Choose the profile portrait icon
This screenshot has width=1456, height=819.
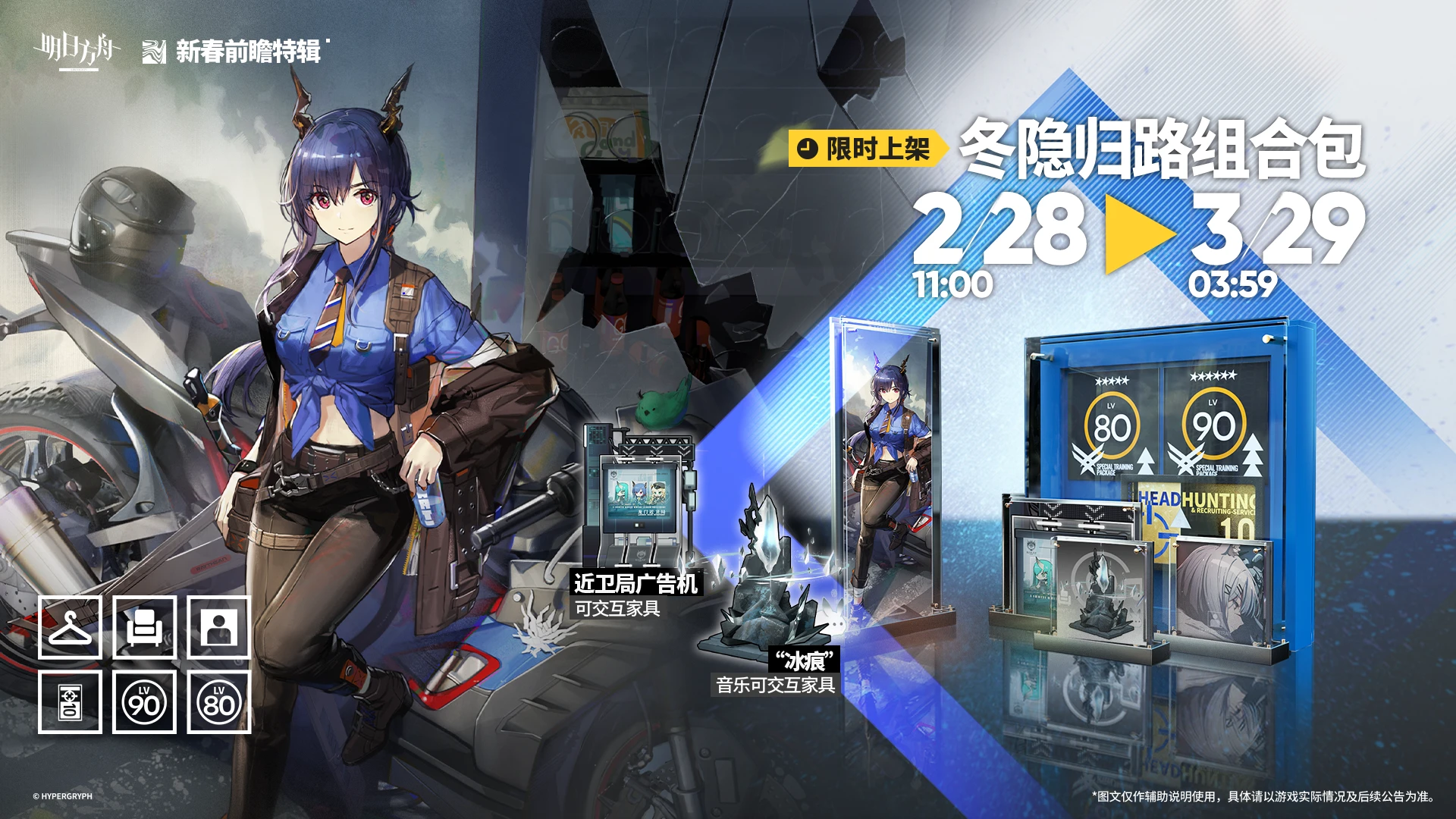[218, 627]
